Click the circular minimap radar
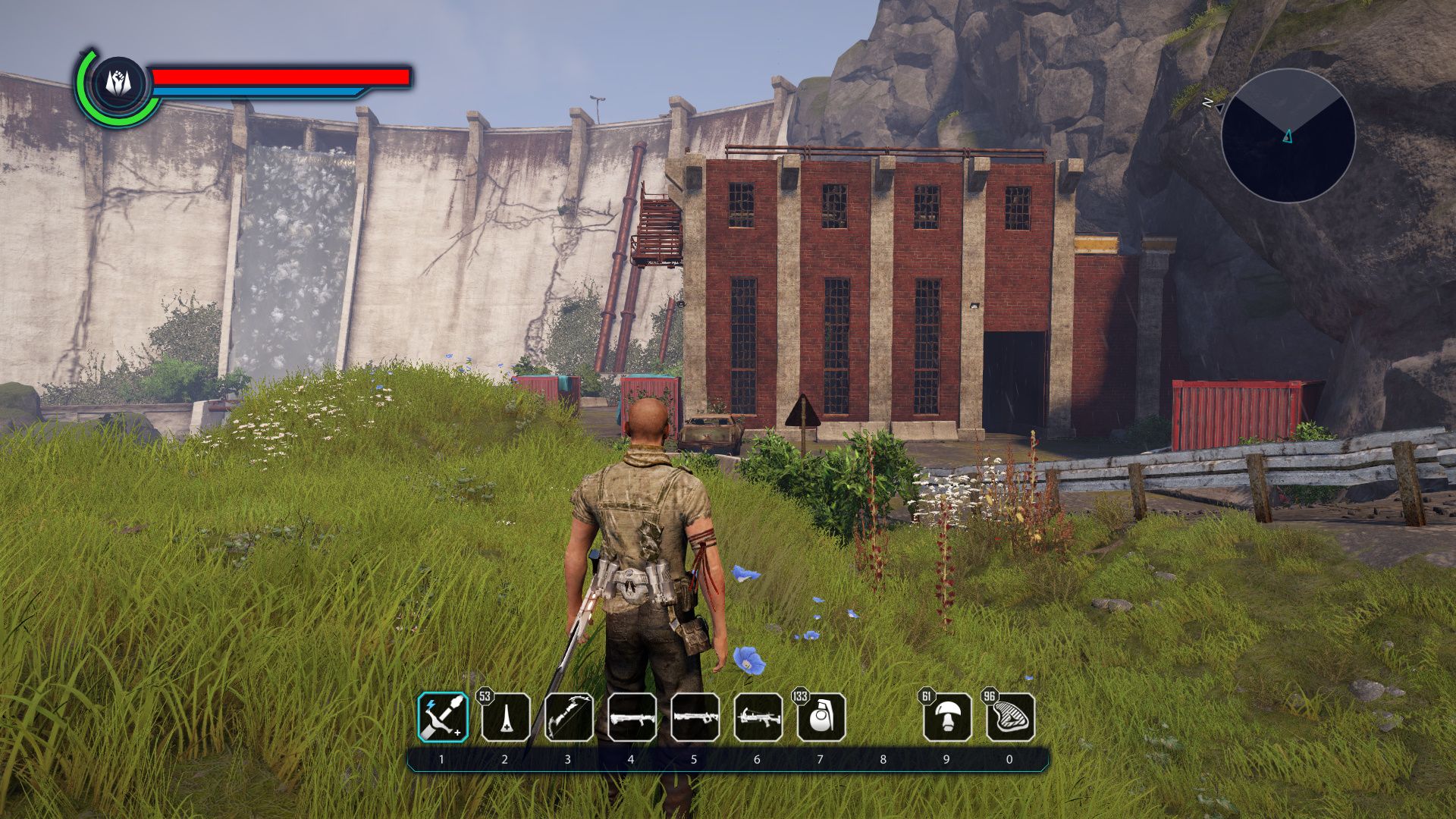 point(1288,136)
